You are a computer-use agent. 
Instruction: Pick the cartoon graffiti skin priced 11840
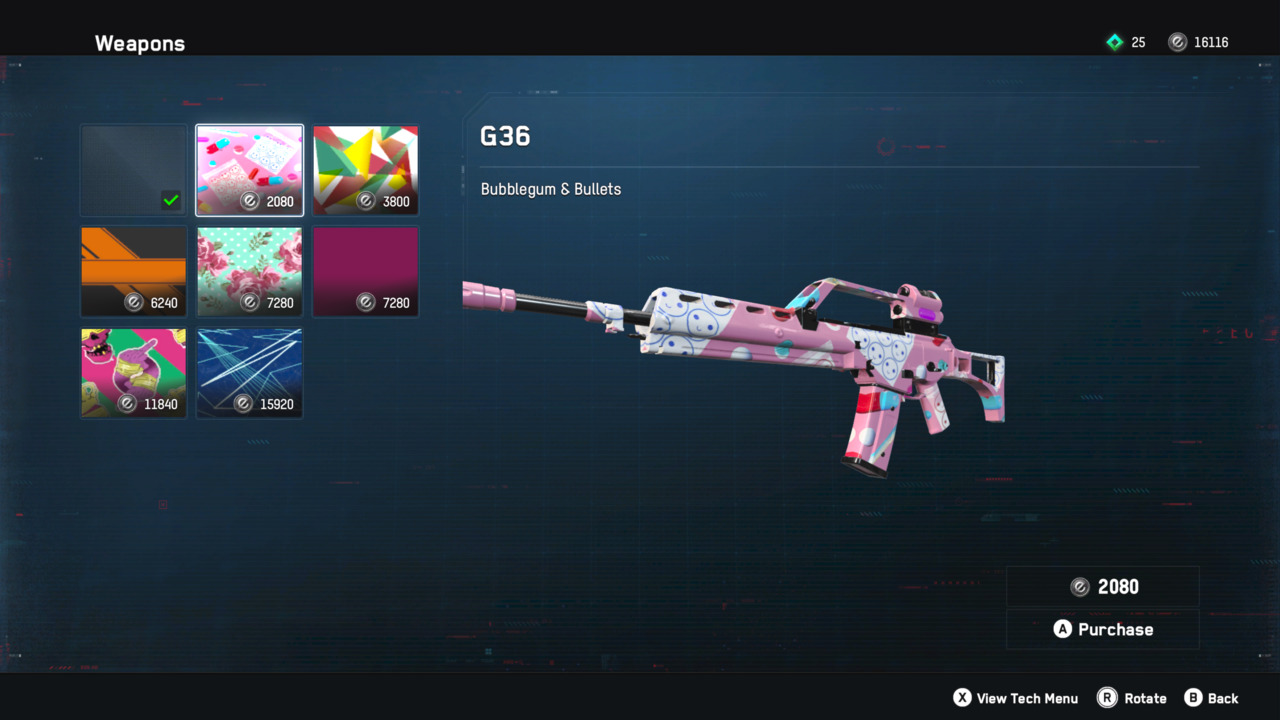point(134,372)
